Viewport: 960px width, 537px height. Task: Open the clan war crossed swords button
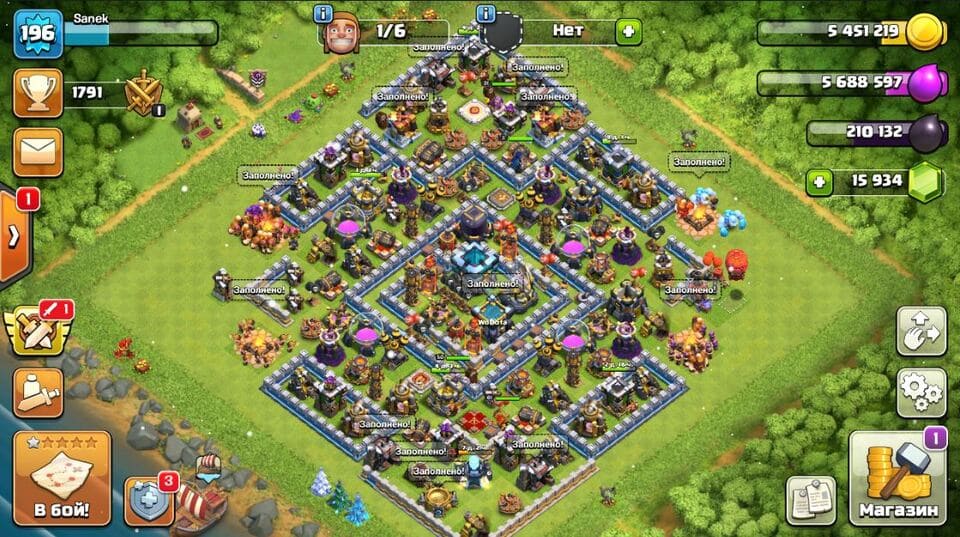point(36,330)
